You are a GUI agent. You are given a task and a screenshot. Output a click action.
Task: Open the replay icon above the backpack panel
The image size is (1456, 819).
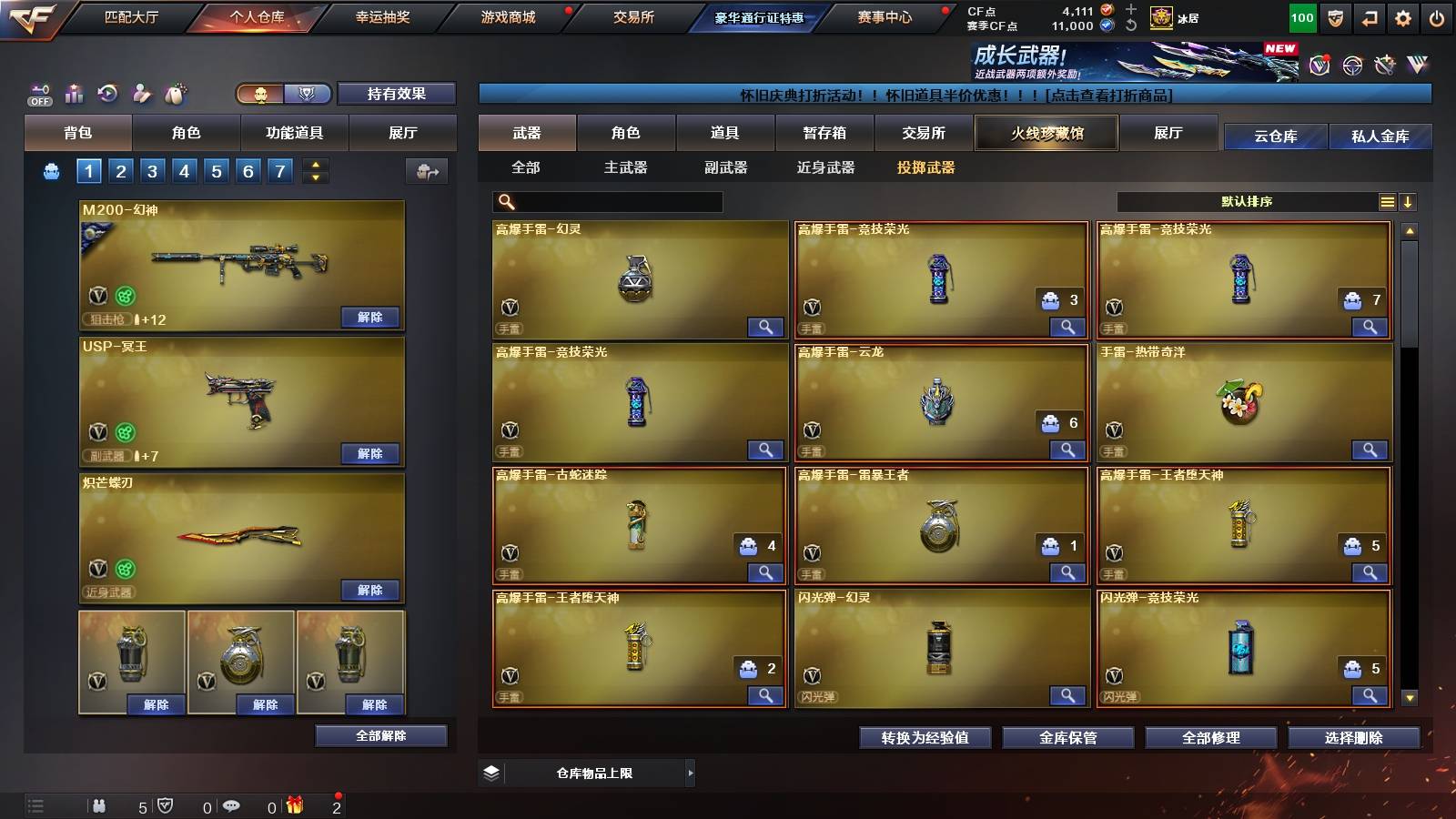pos(107,94)
